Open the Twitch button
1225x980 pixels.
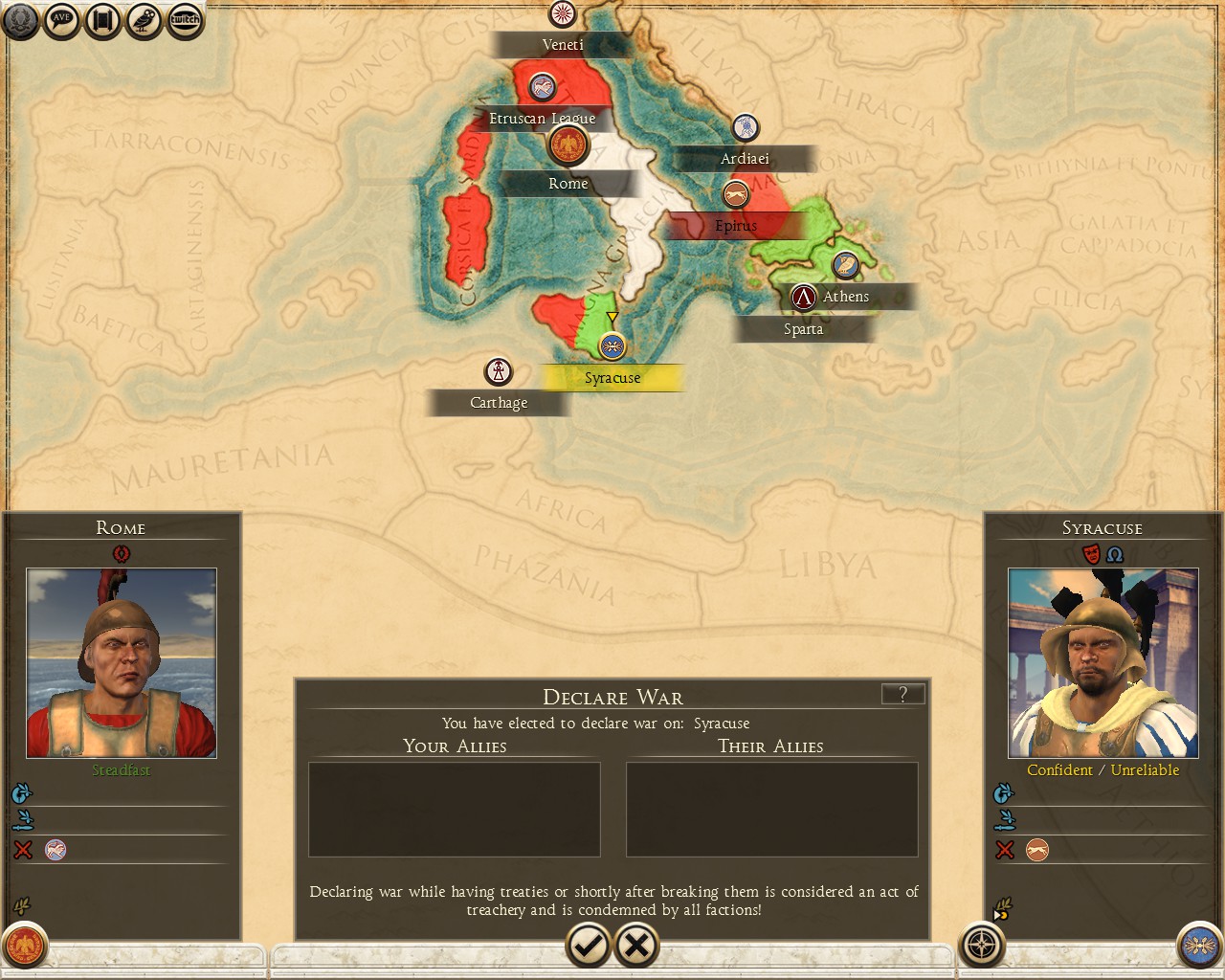(x=185, y=20)
